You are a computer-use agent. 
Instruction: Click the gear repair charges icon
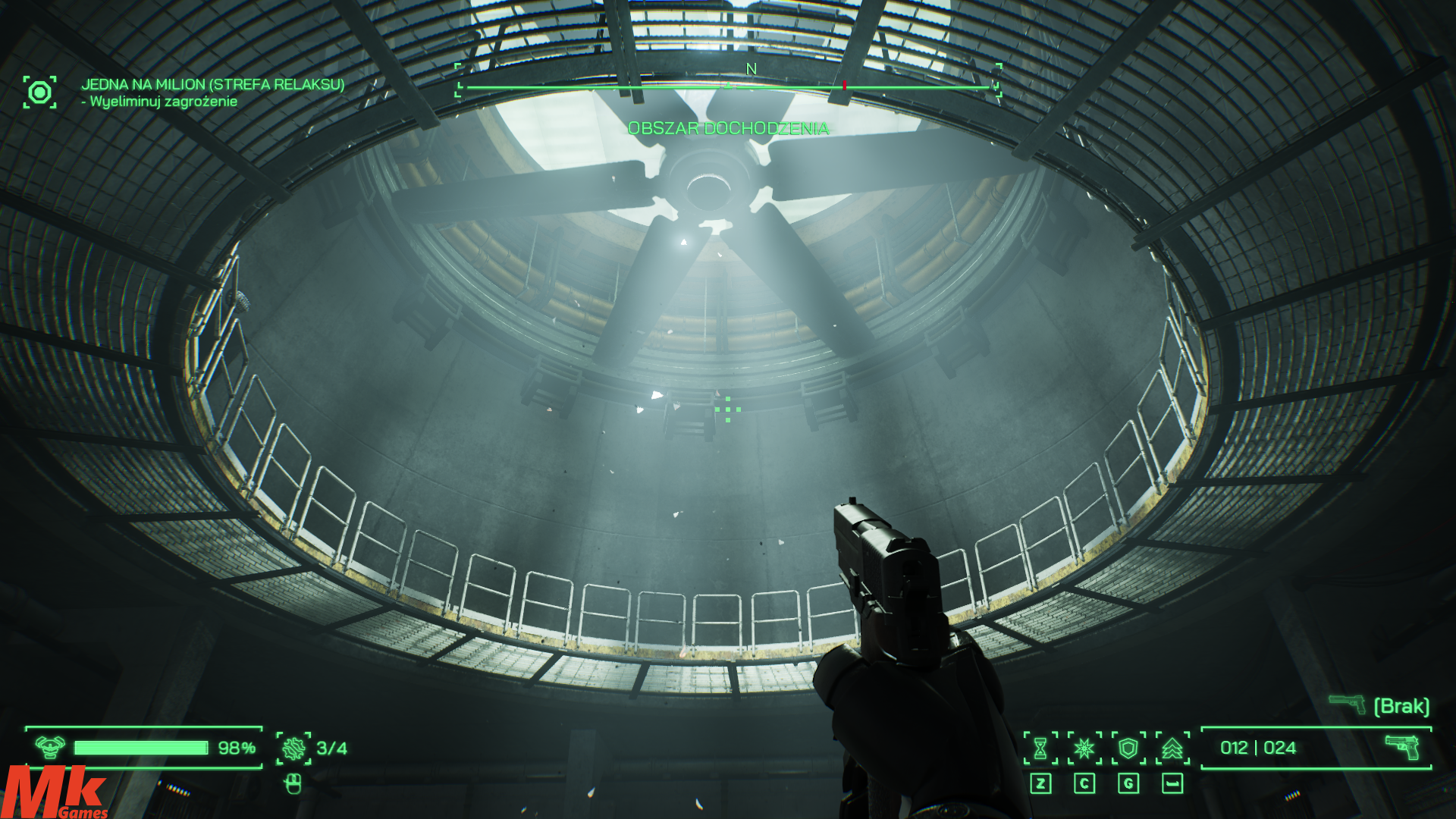(293, 748)
